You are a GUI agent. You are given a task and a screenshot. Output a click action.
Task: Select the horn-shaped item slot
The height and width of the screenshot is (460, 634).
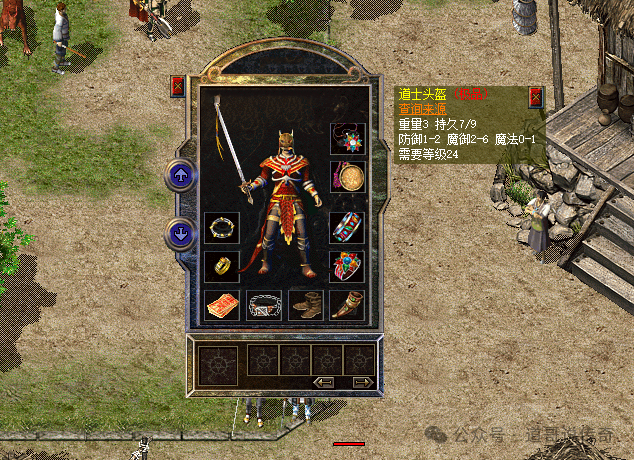click(347, 305)
